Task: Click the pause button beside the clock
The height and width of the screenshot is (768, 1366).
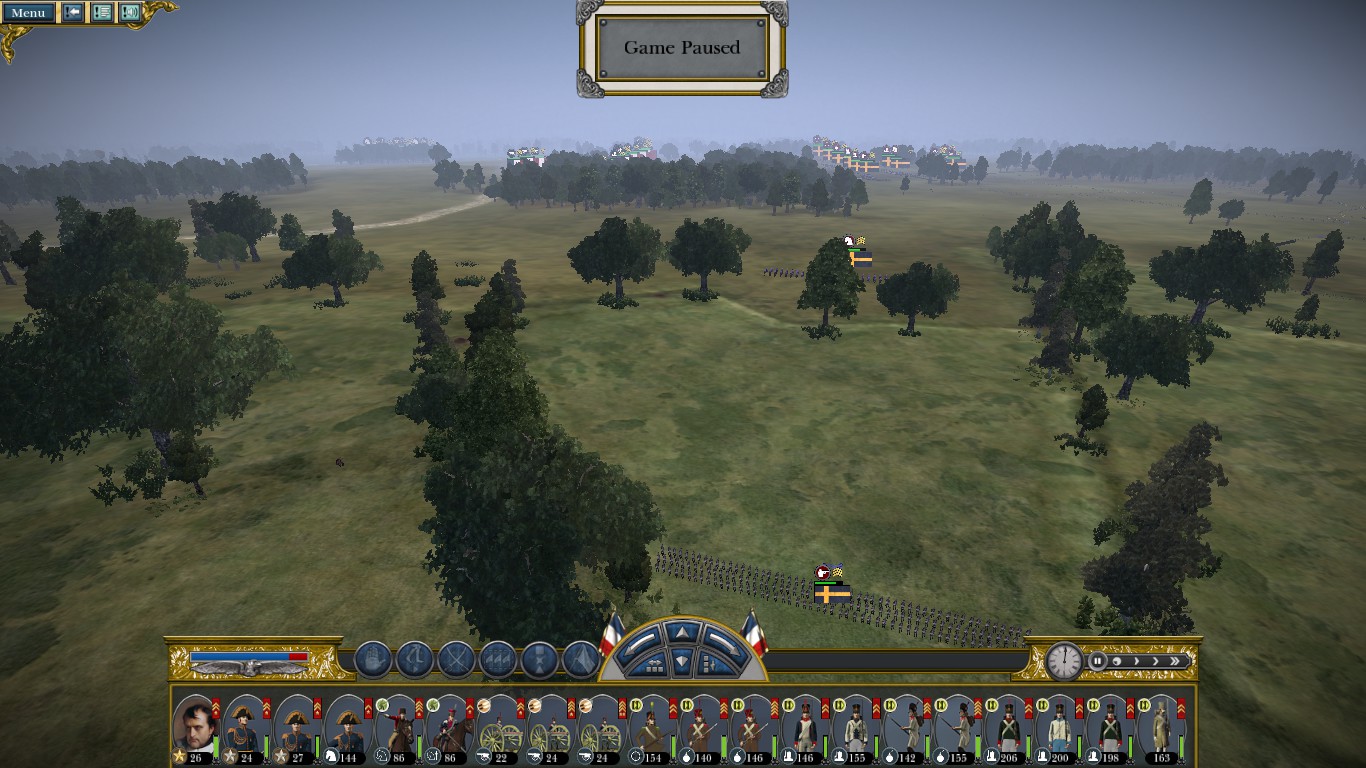Action: [1098, 661]
